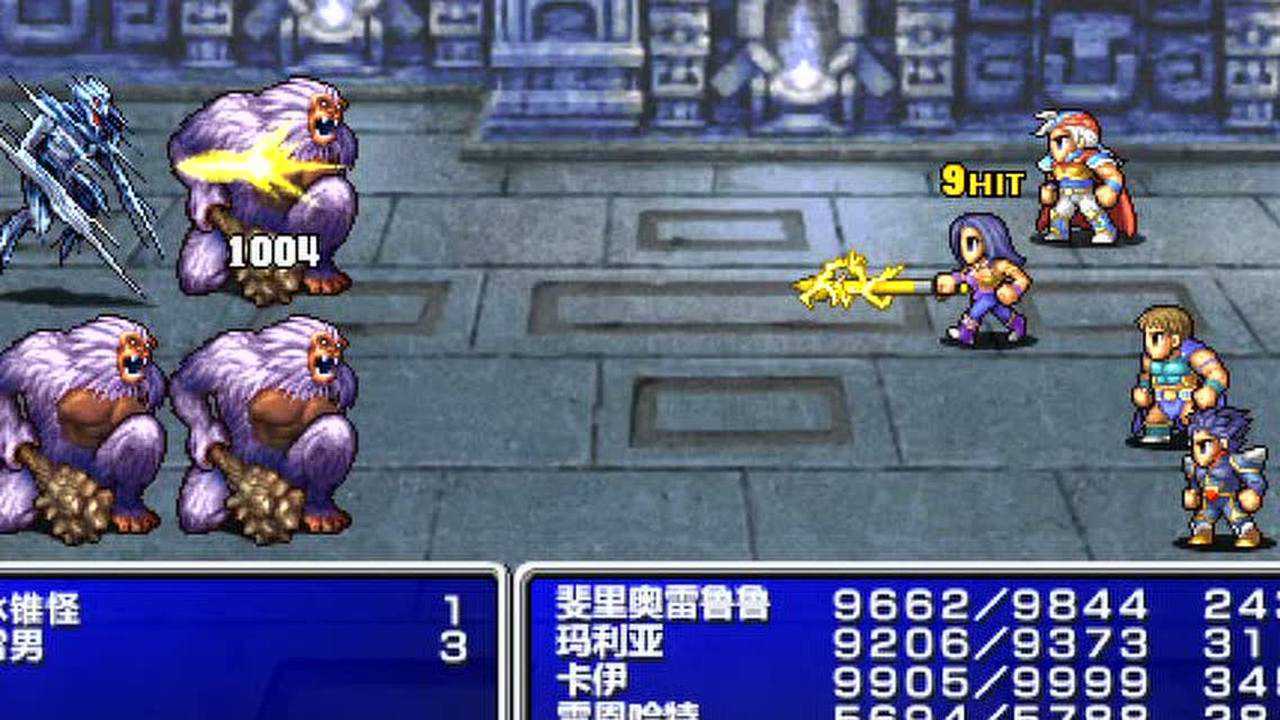Select party member 斐里奥雷鲁鲁 in the status list
Screen dimensions: 1280x720
coord(663,605)
